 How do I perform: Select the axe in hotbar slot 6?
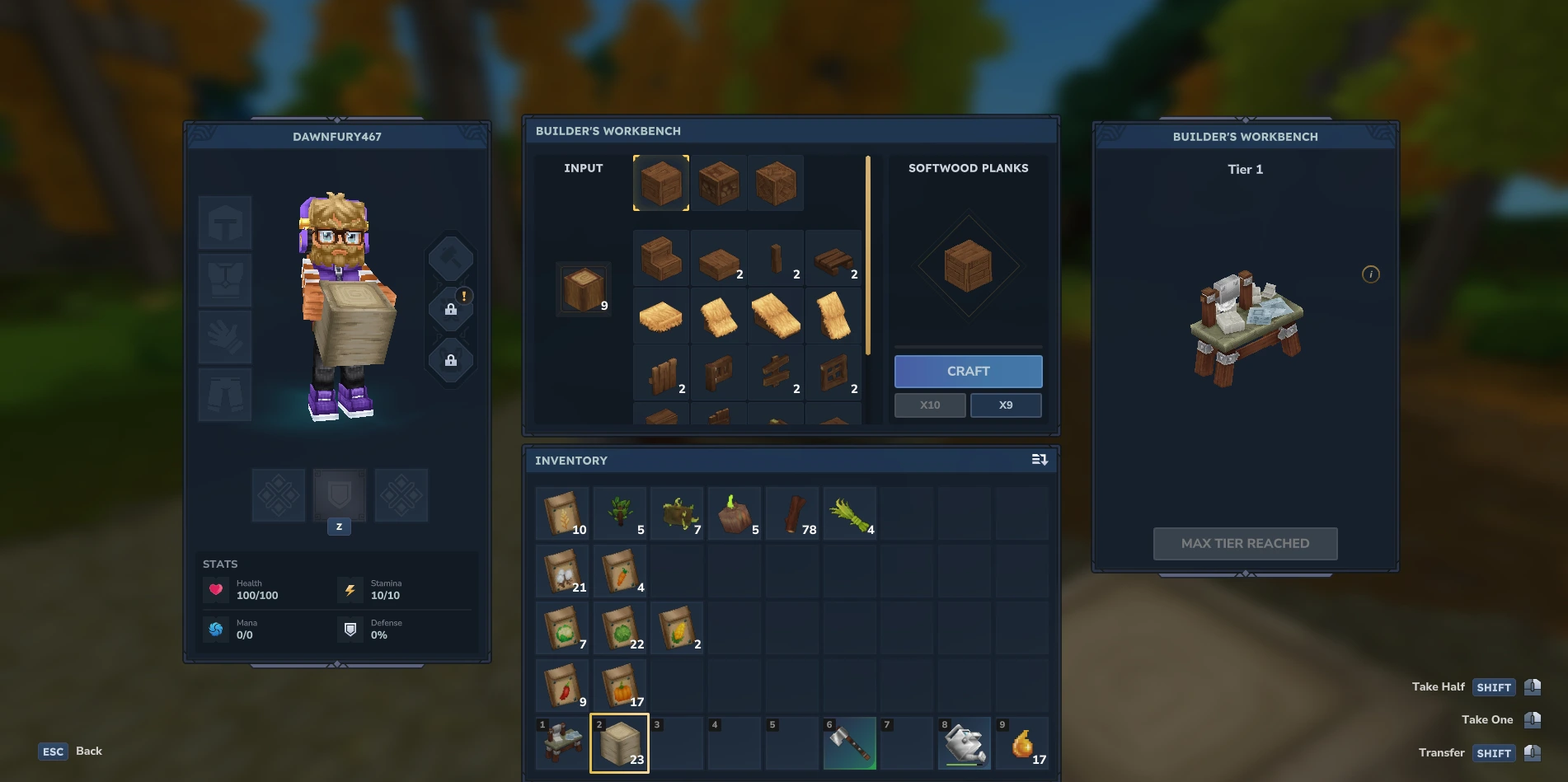[x=850, y=743]
